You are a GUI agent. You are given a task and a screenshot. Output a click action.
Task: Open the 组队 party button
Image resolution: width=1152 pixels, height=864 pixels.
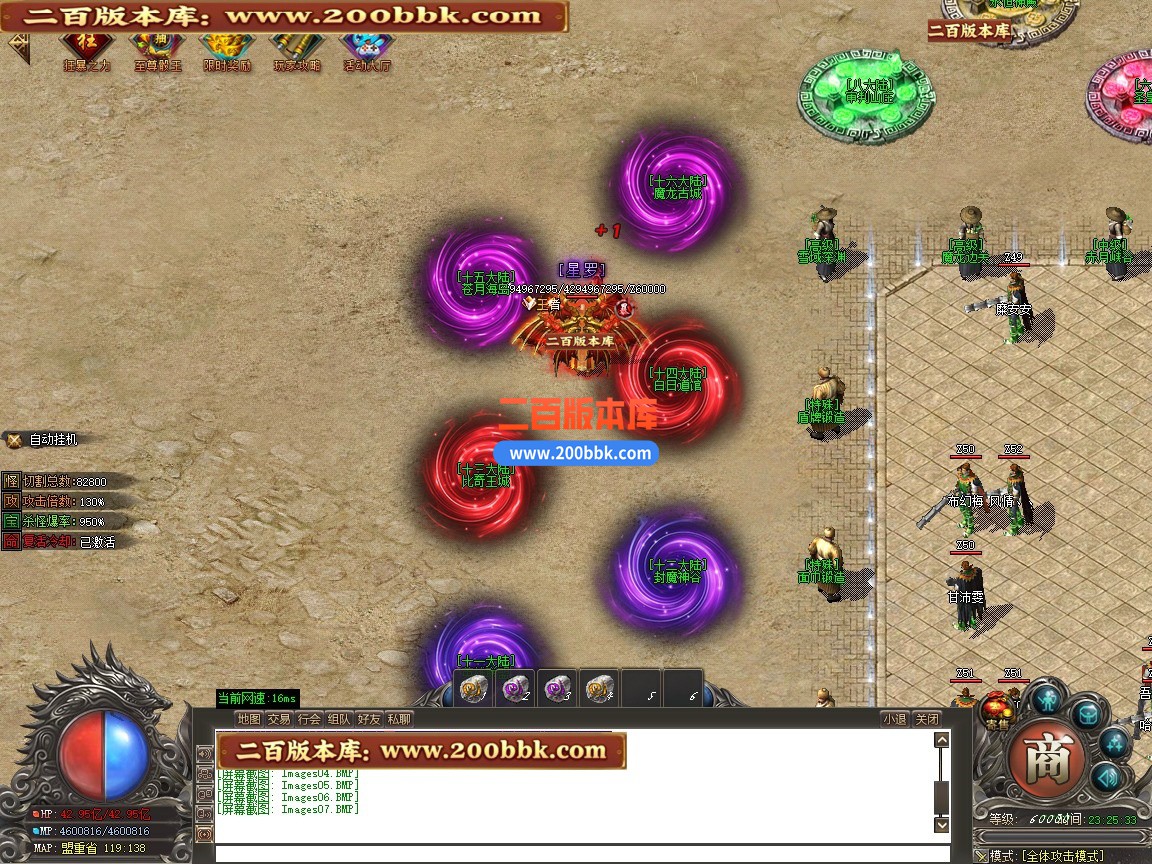(x=339, y=719)
